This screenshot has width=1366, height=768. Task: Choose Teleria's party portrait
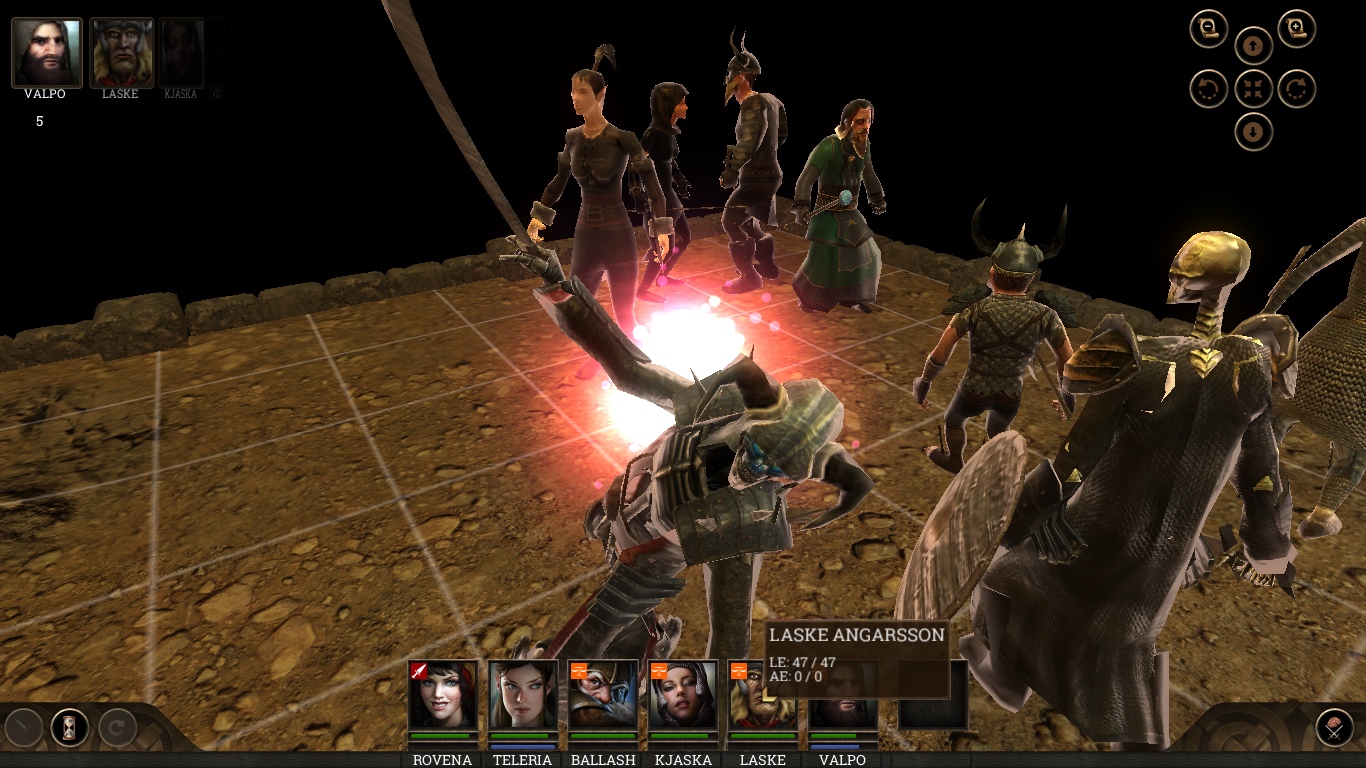pyautogui.click(x=523, y=694)
